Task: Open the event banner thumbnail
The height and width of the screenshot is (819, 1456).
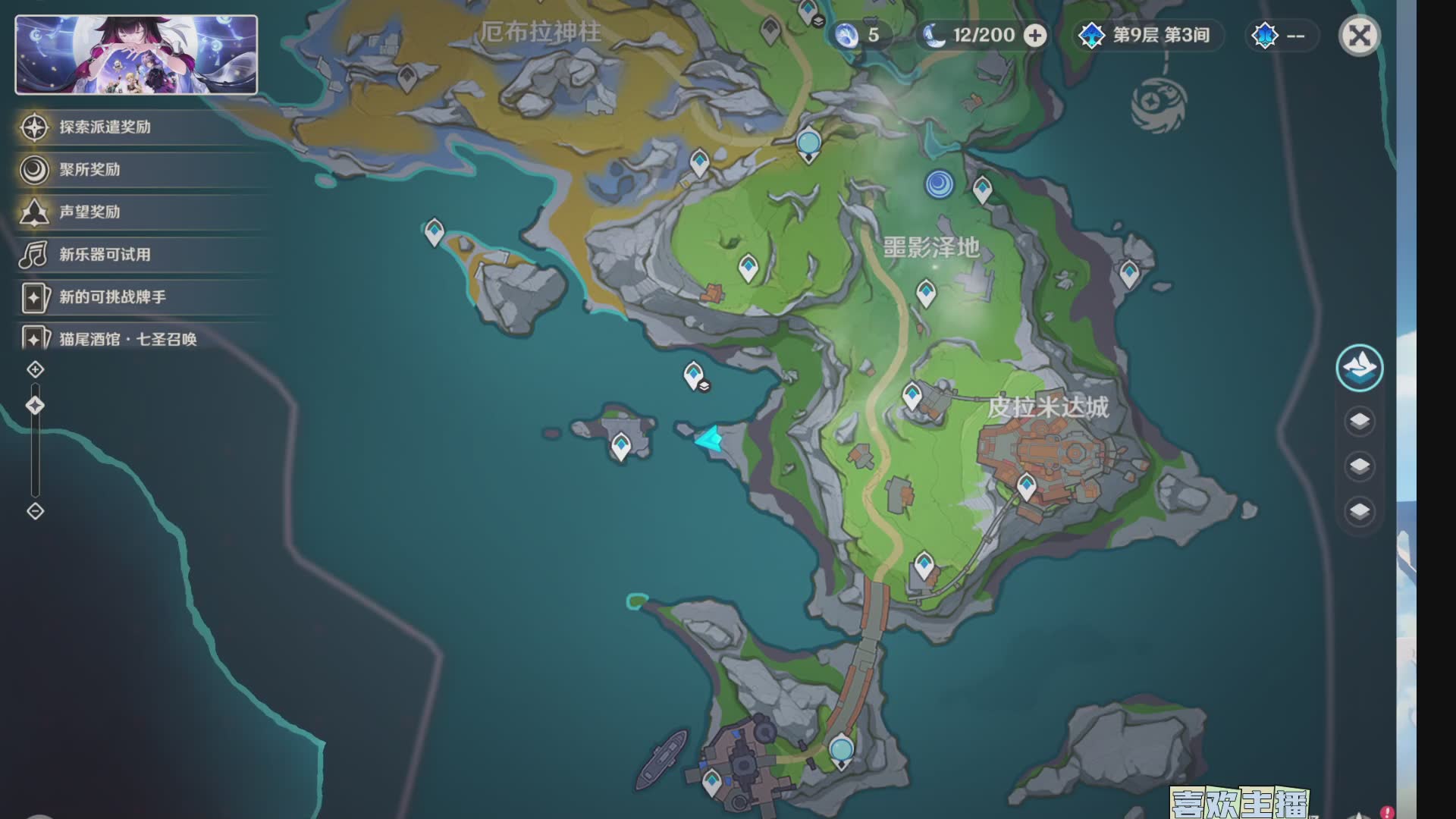Action: (x=136, y=55)
